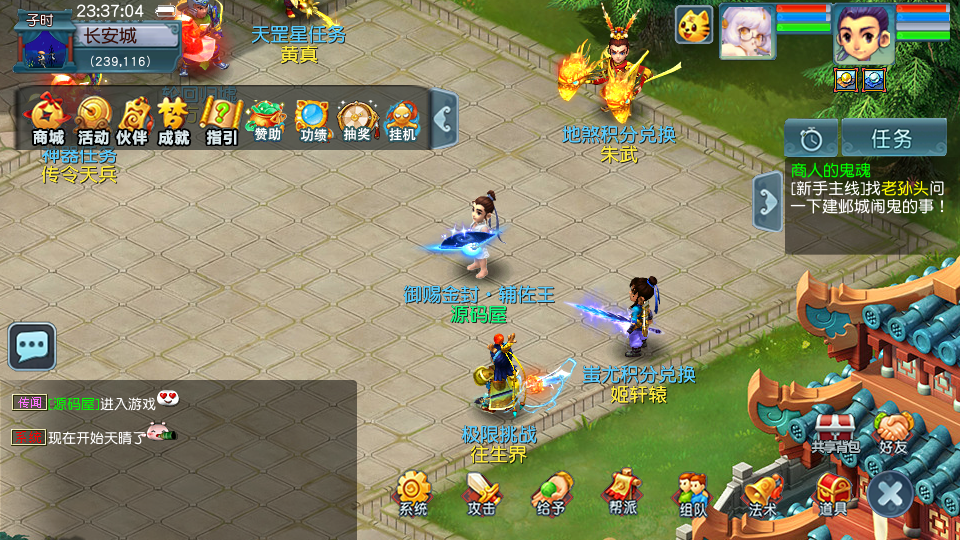Collapse the quest tracker side arrow
The image size is (960, 540).
click(768, 202)
